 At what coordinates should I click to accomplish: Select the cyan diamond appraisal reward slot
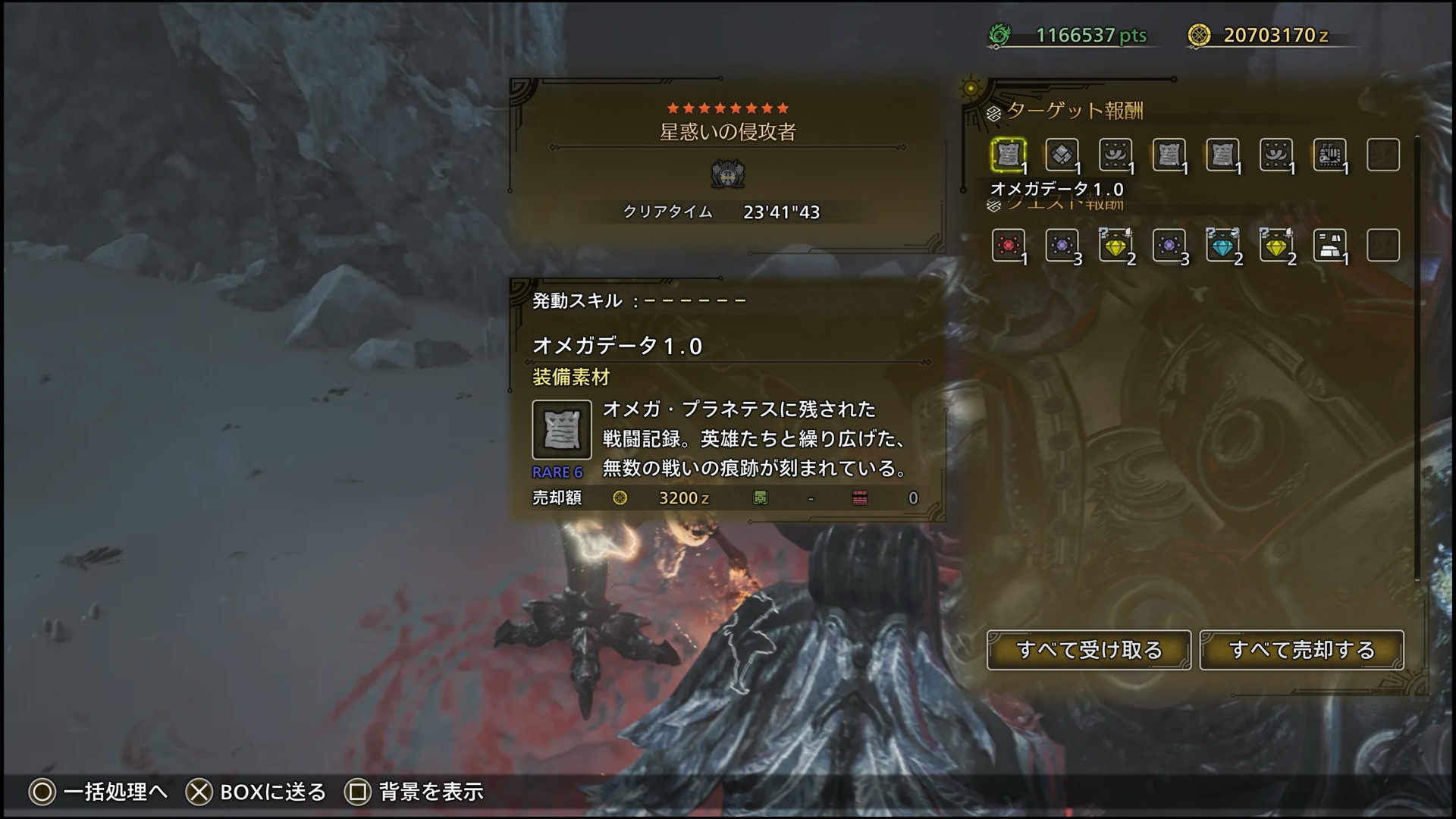pos(1222,245)
